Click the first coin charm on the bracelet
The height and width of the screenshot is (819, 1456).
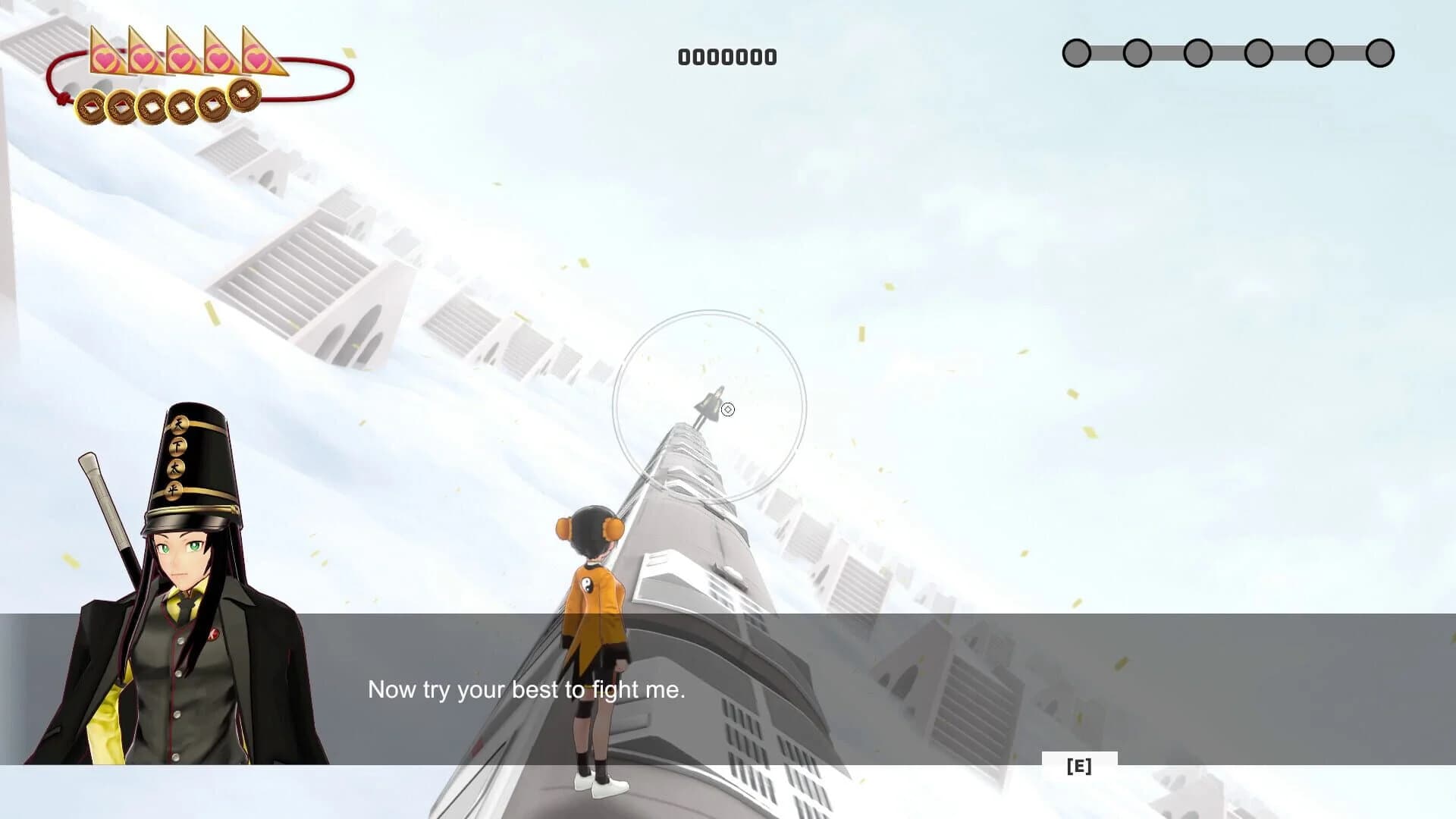(91, 105)
